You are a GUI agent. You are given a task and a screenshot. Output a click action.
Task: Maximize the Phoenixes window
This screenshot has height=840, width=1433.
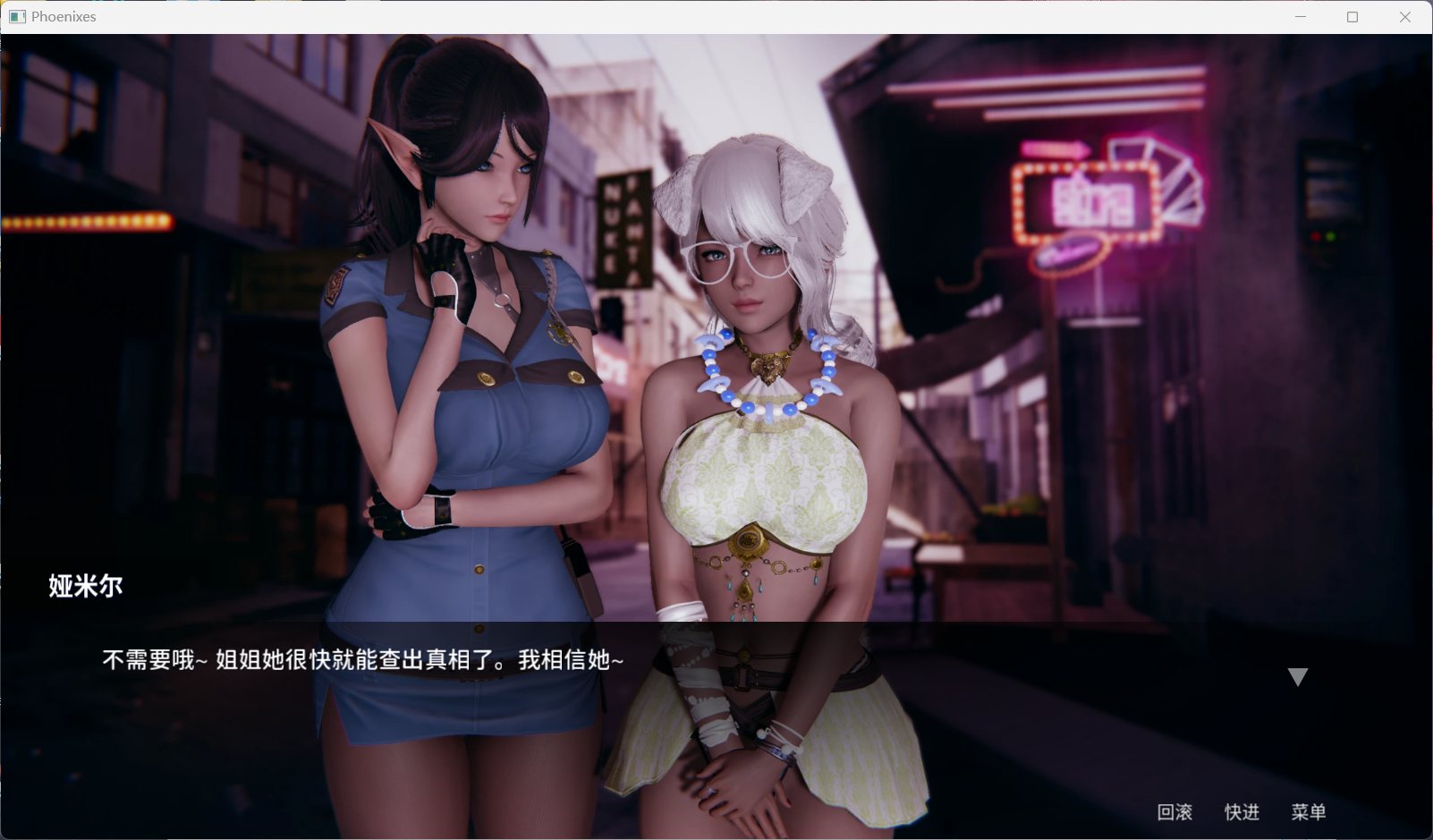click(1352, 16)
